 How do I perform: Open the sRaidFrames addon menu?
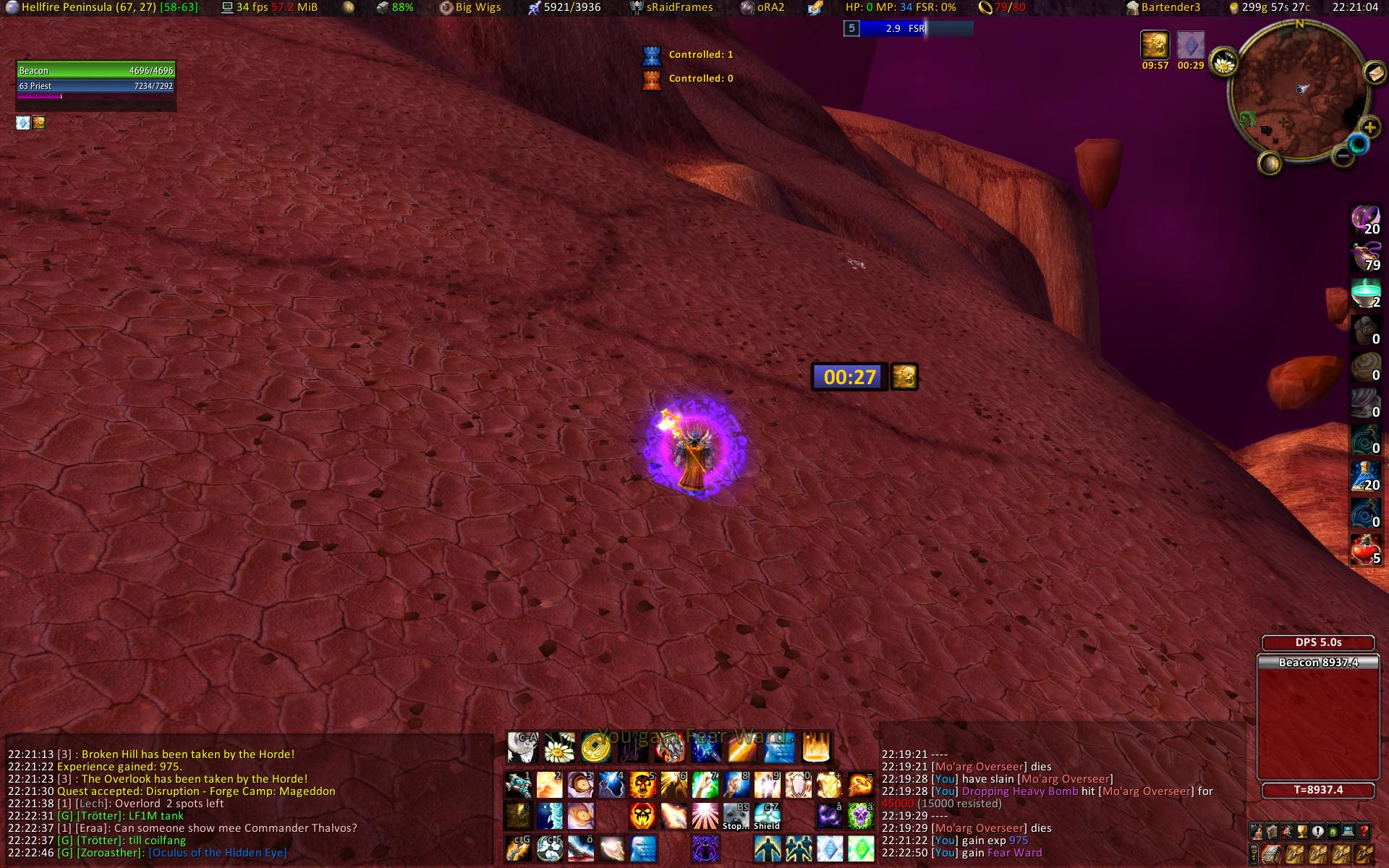point(671,7)
